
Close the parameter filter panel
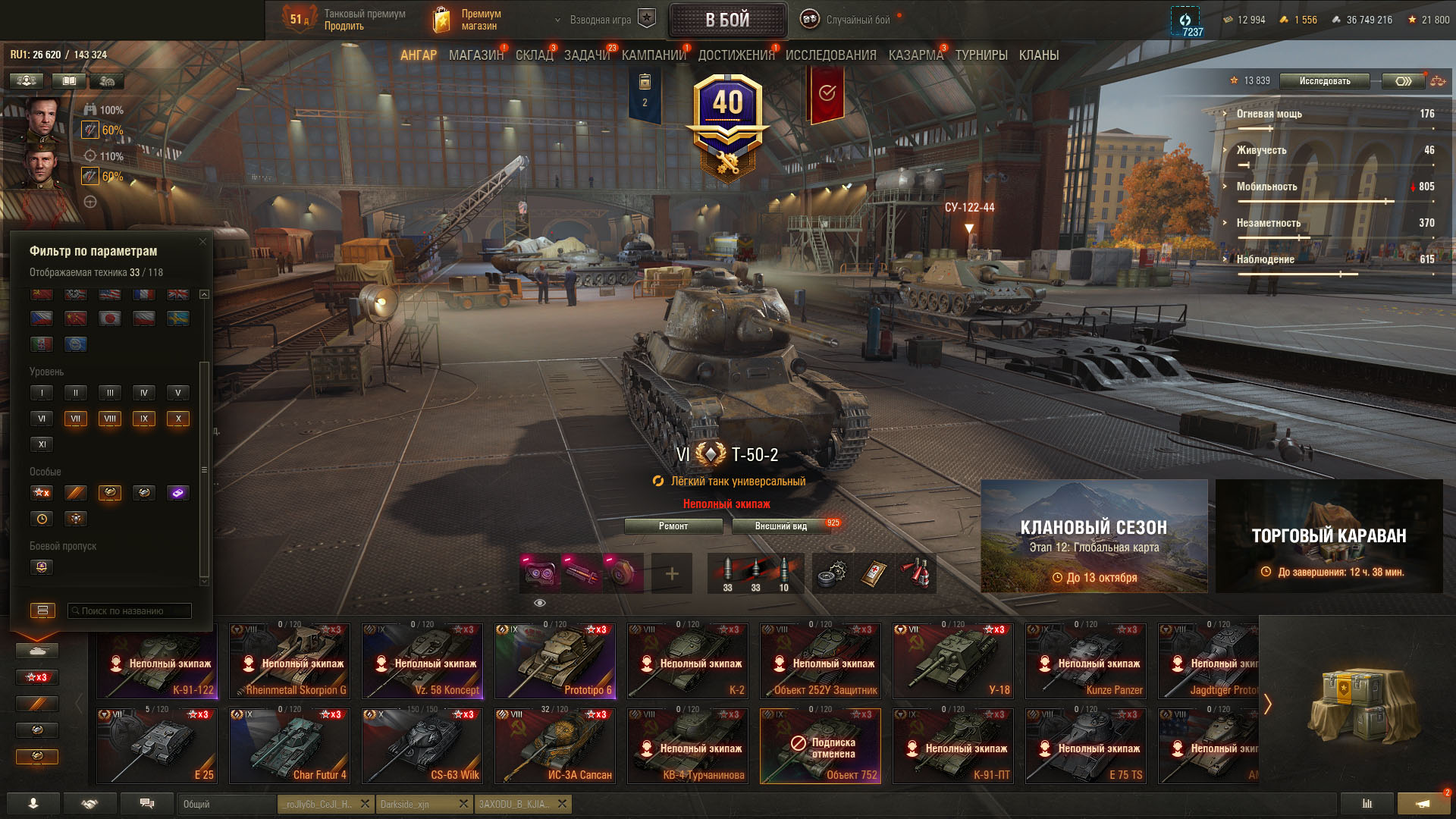tap(202, 242)
